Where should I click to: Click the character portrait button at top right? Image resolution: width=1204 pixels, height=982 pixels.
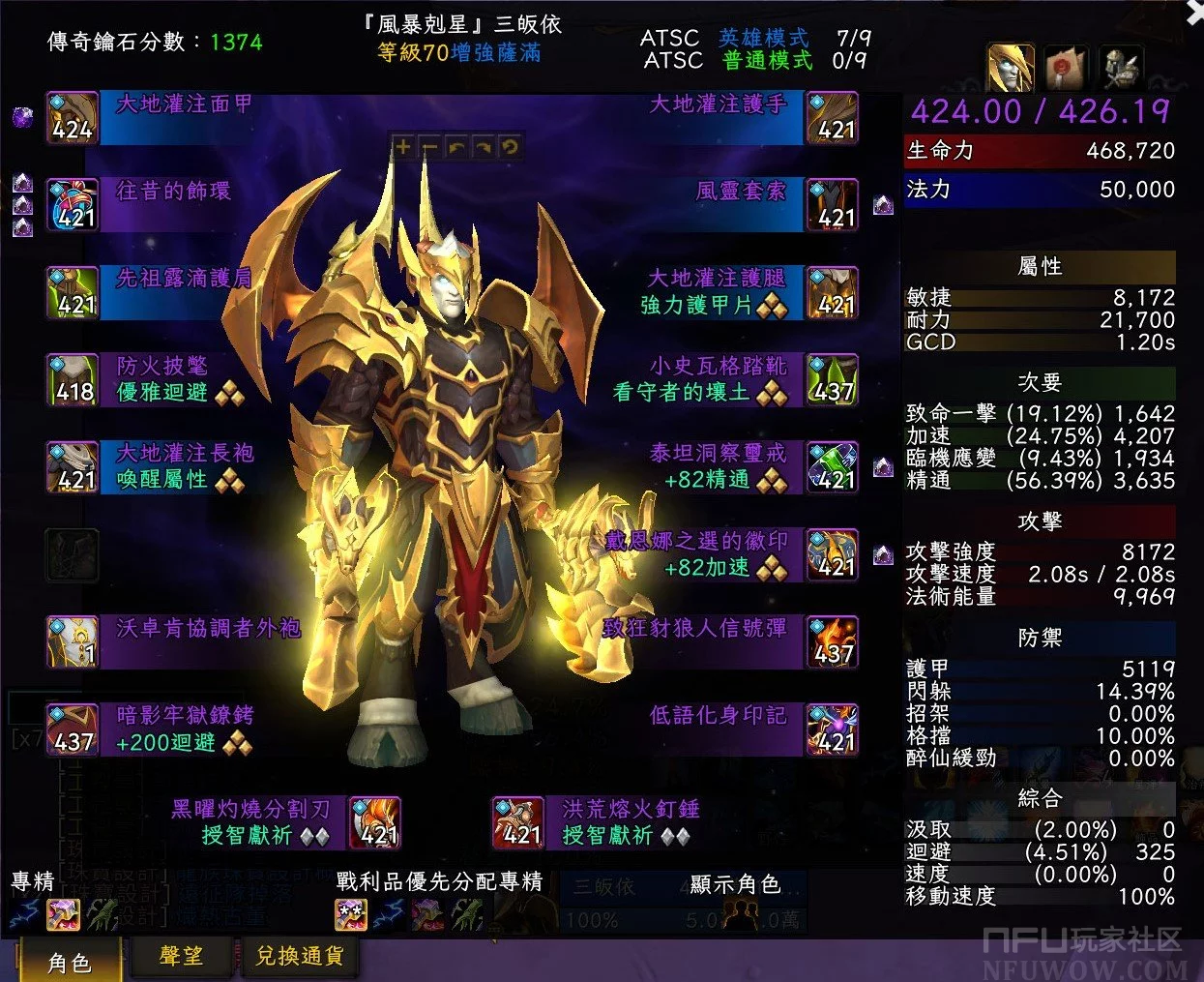(1011, 68)
